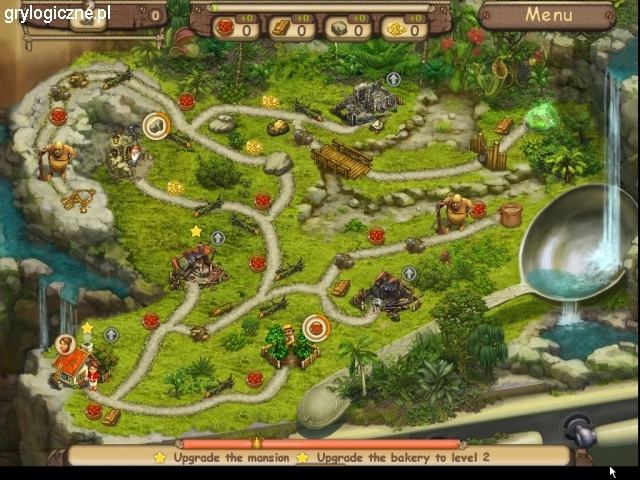The height and width of the screenshot is (480, 640).
Task: Click the worker portrait bubble above the mansion
Action: [x=68, y=345]
